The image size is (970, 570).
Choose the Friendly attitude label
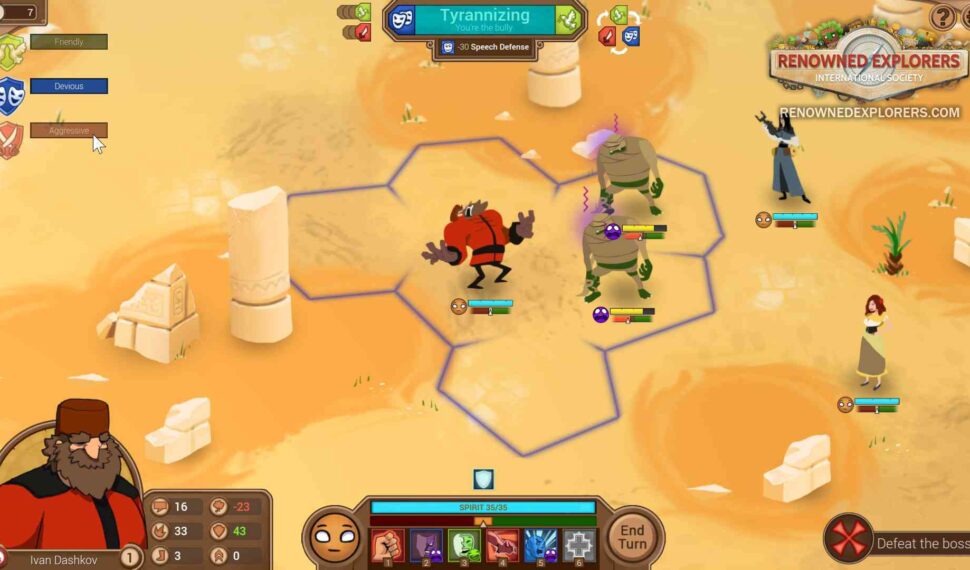(x=69, y=42)
